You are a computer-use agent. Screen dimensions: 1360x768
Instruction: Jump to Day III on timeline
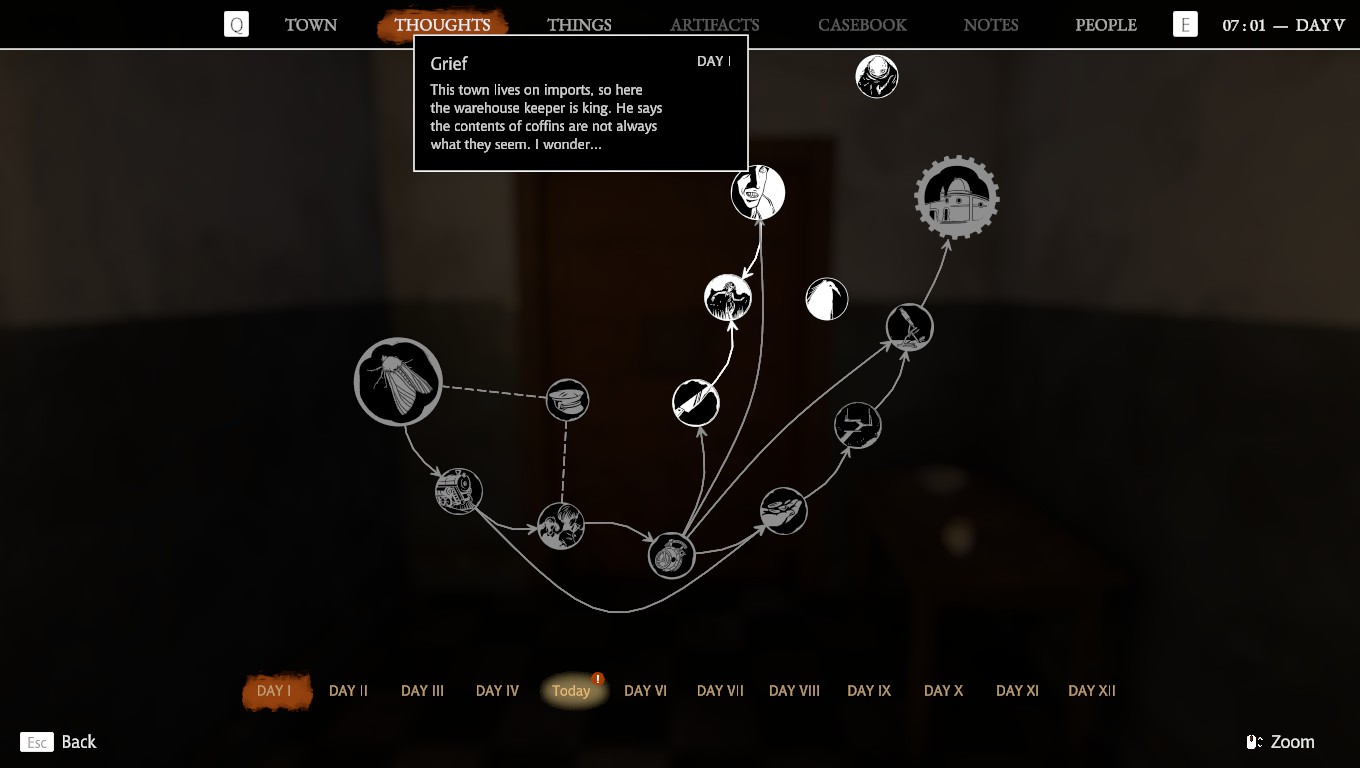click(422, 691)
